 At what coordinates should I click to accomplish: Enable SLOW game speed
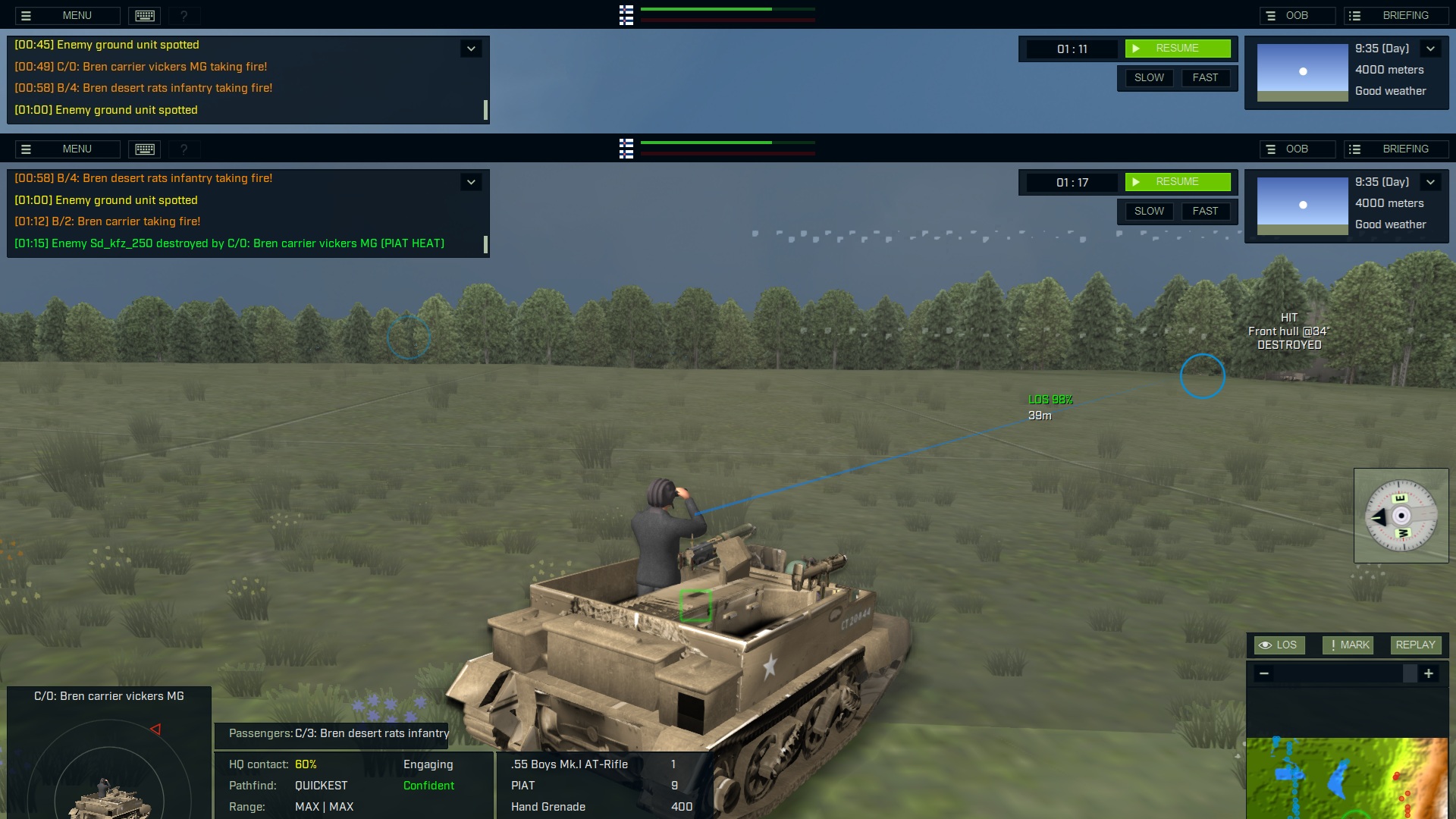point(1149,77)
